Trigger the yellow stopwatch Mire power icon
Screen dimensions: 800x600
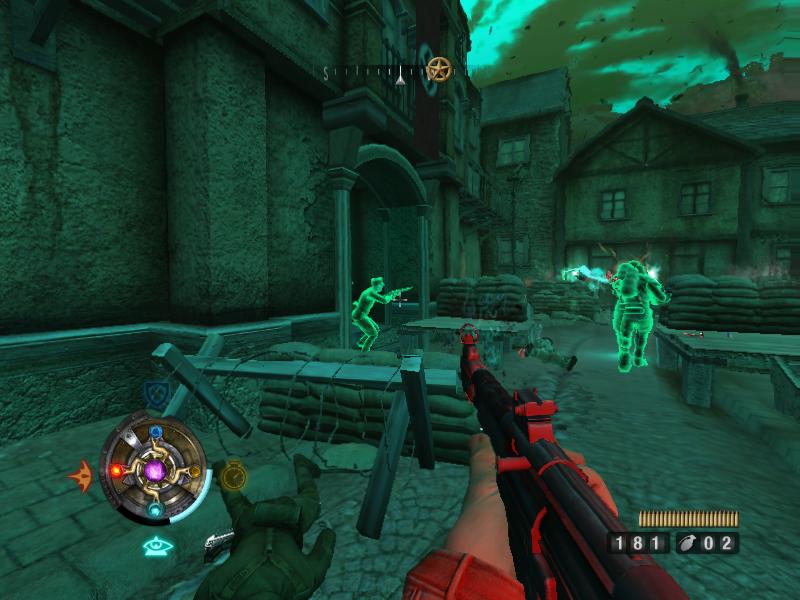tap(232, 474)
